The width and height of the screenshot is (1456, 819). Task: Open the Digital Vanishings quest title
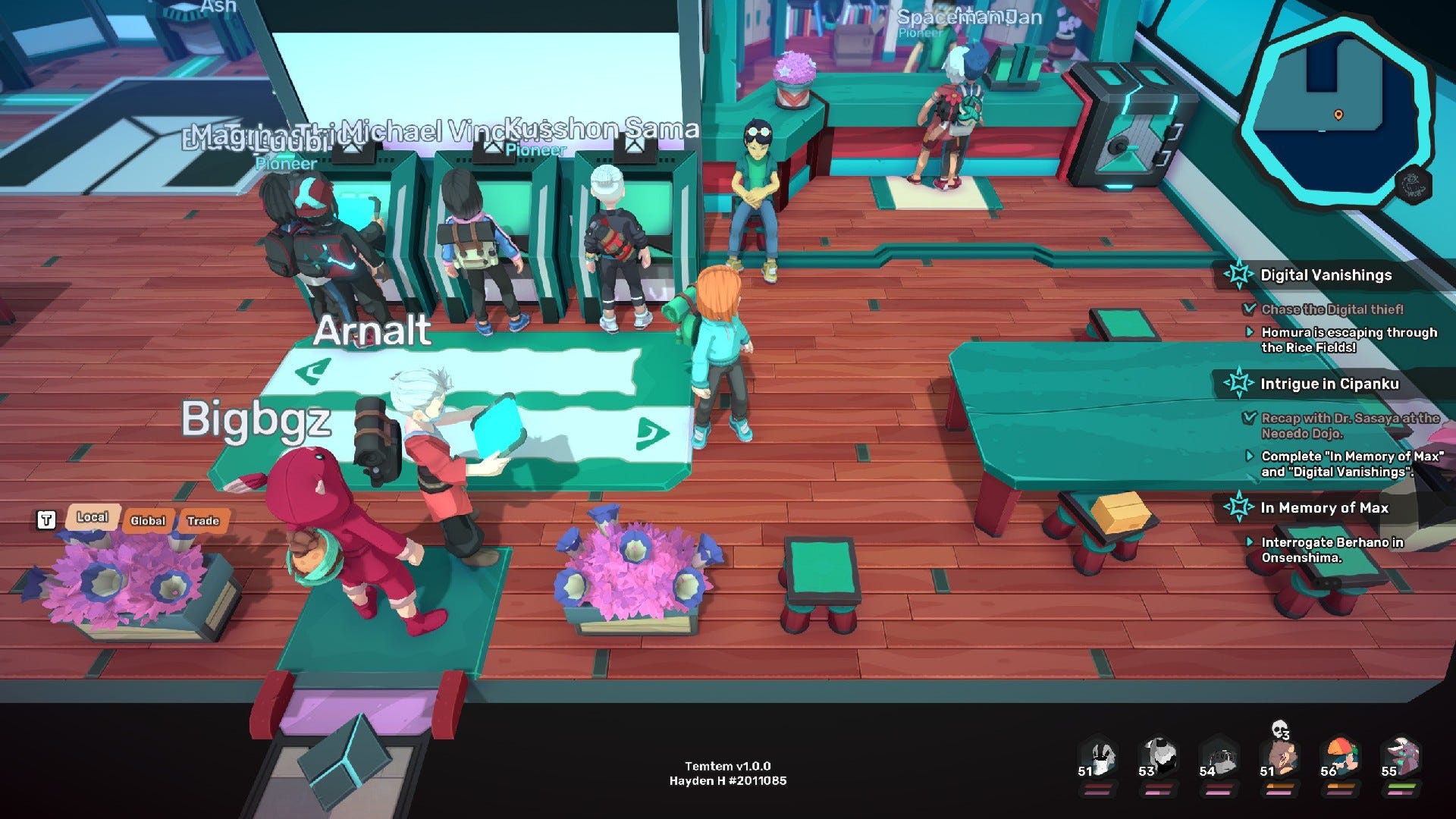click(x=1326, y=276)
